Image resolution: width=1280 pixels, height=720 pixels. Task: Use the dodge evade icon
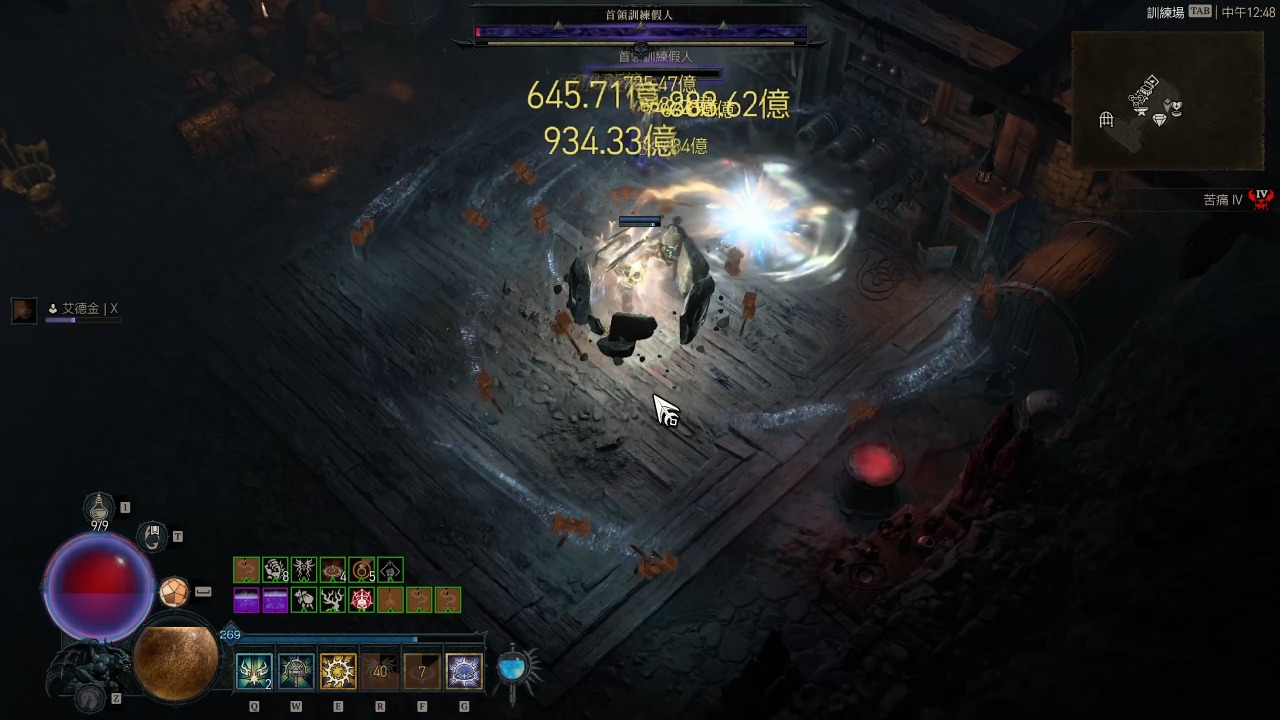(174, 592)
